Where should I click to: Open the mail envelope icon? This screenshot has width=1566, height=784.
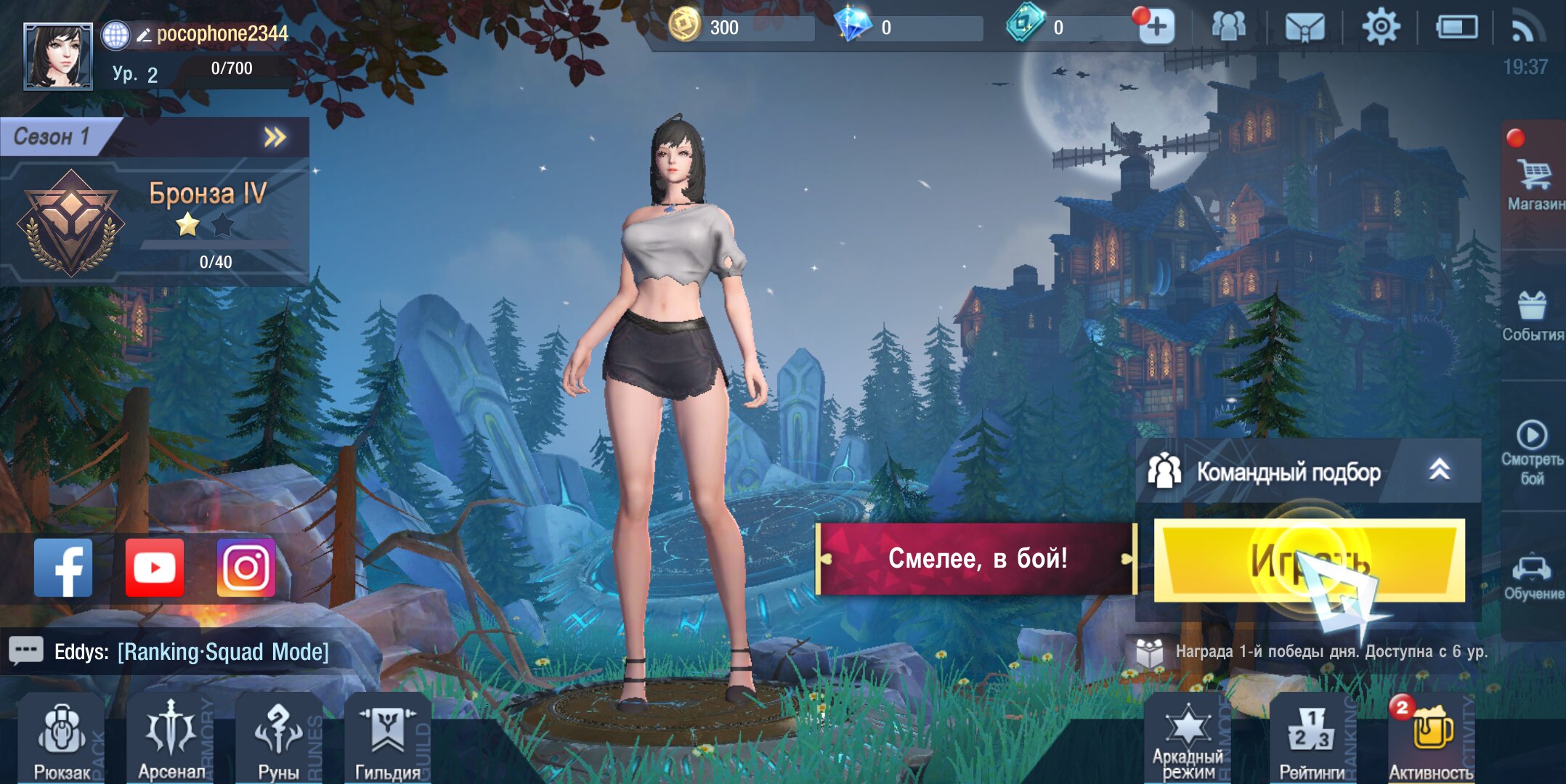1305,28
